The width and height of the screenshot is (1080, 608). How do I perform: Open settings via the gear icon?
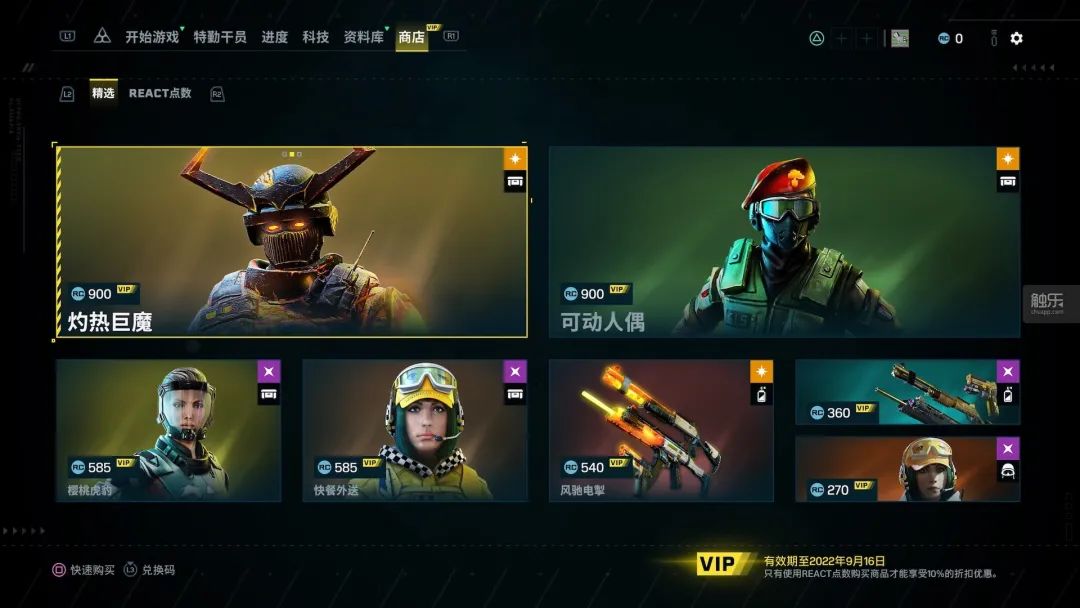click(1016, 38)
